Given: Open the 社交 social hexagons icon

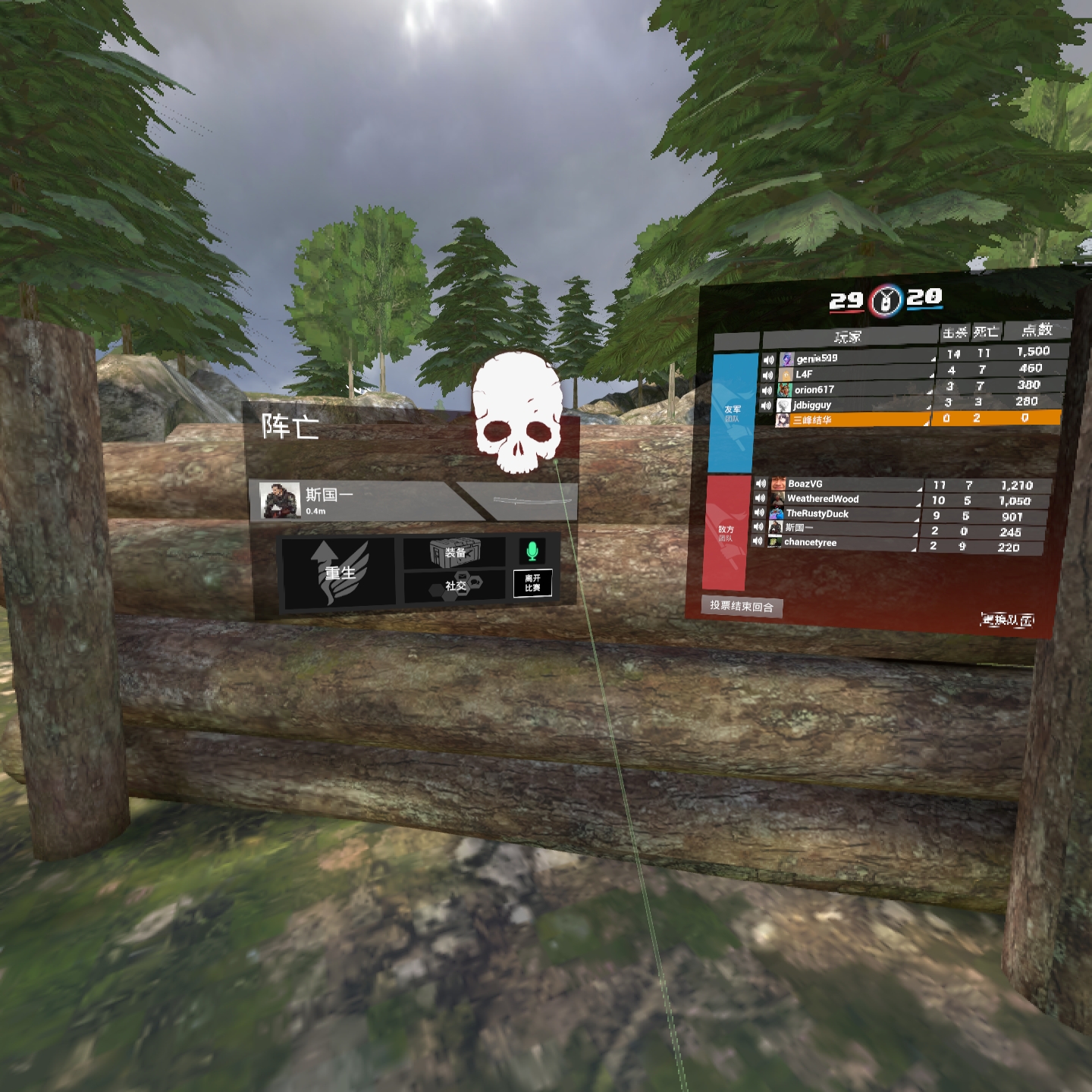Looking at the screenshot, I should tap(457, 585).
